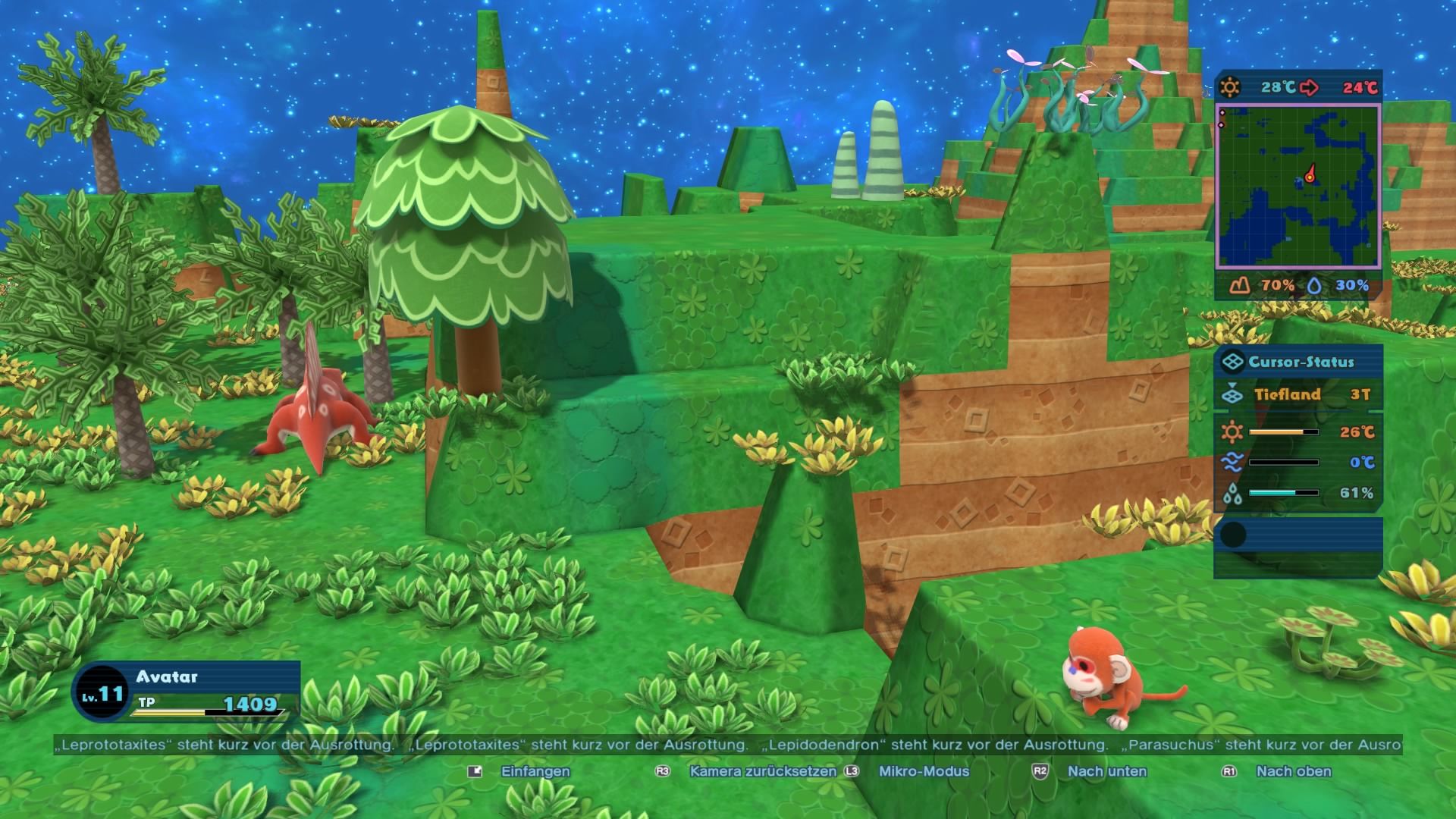Select the Cursor-Status panel header
The height and width of the screenshot is (819, 1456).
click(1299, 362)
